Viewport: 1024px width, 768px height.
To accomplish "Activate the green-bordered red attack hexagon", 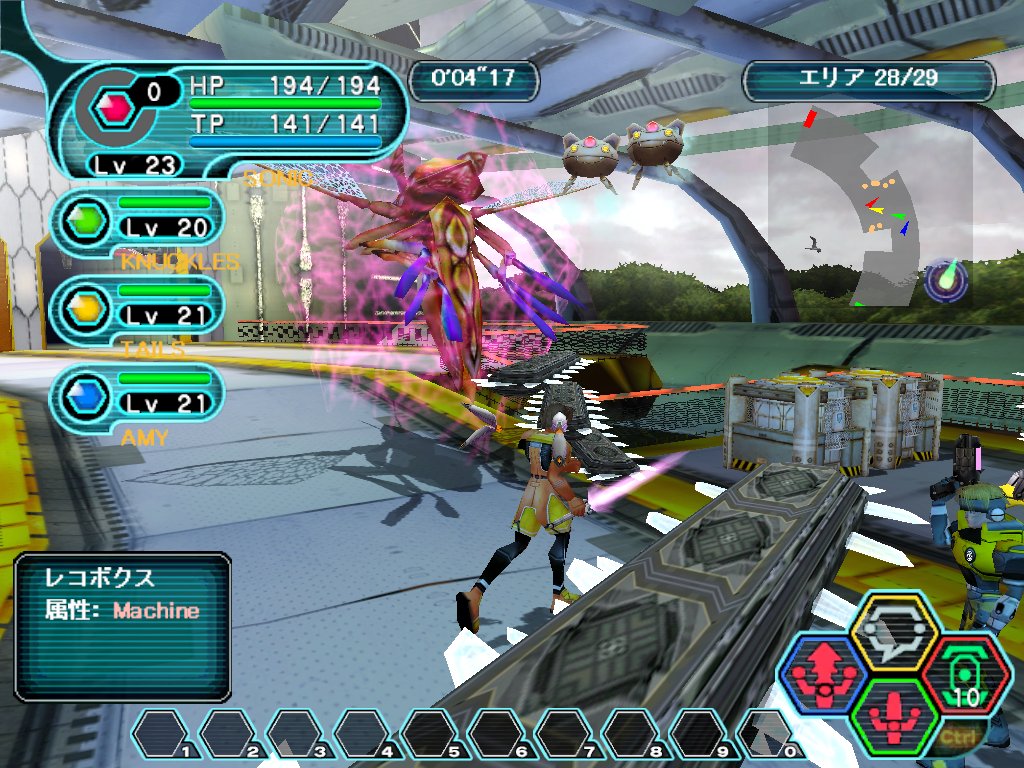I will coord(893,716).
